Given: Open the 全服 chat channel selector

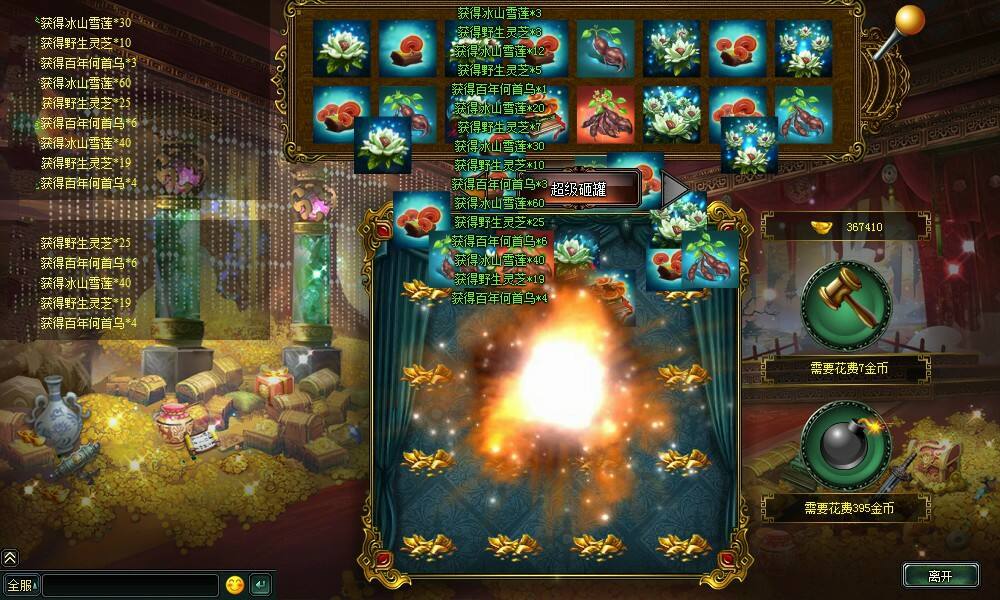Looking at the screenshot, I should coord(20,584).
